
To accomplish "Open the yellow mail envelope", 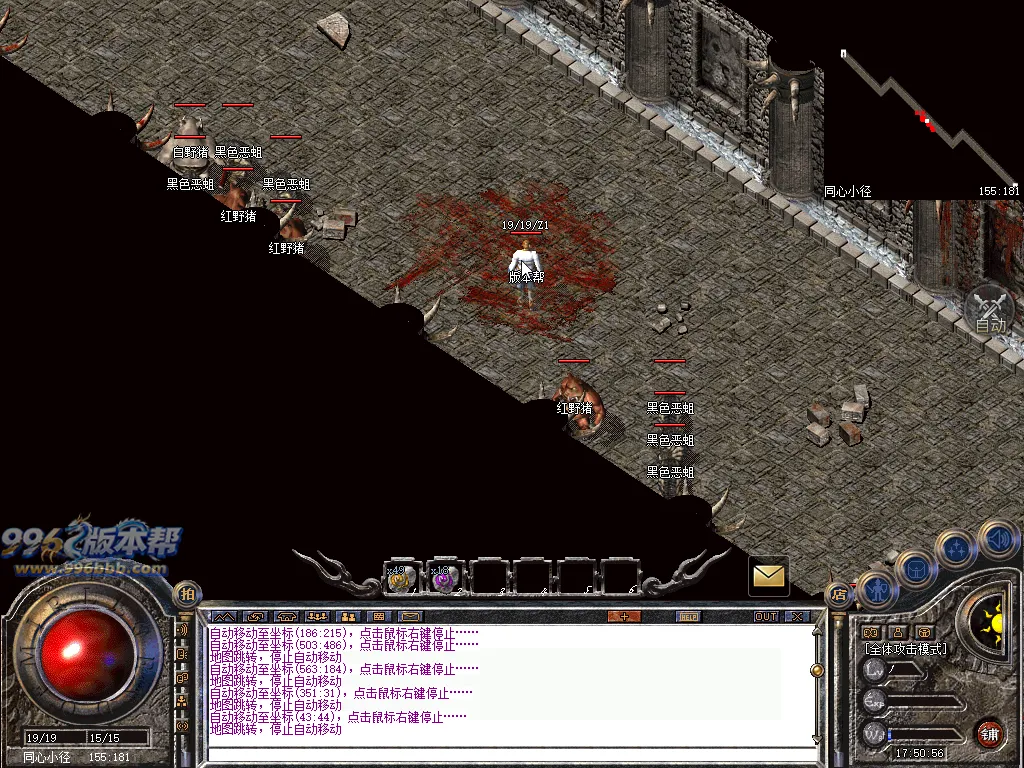I will tap(768, 576).
